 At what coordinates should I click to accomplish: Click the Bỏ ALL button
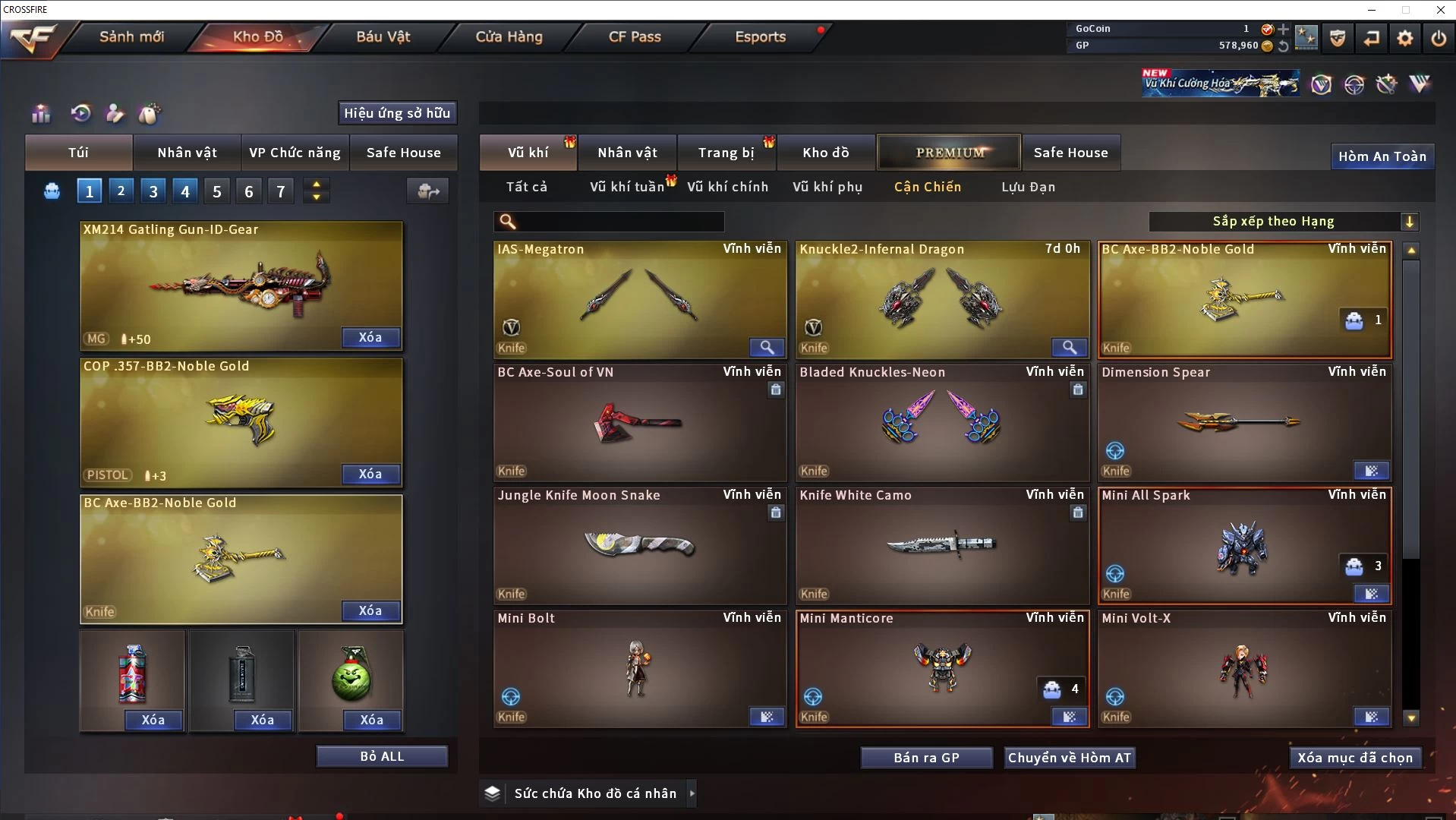pos(382,756)
